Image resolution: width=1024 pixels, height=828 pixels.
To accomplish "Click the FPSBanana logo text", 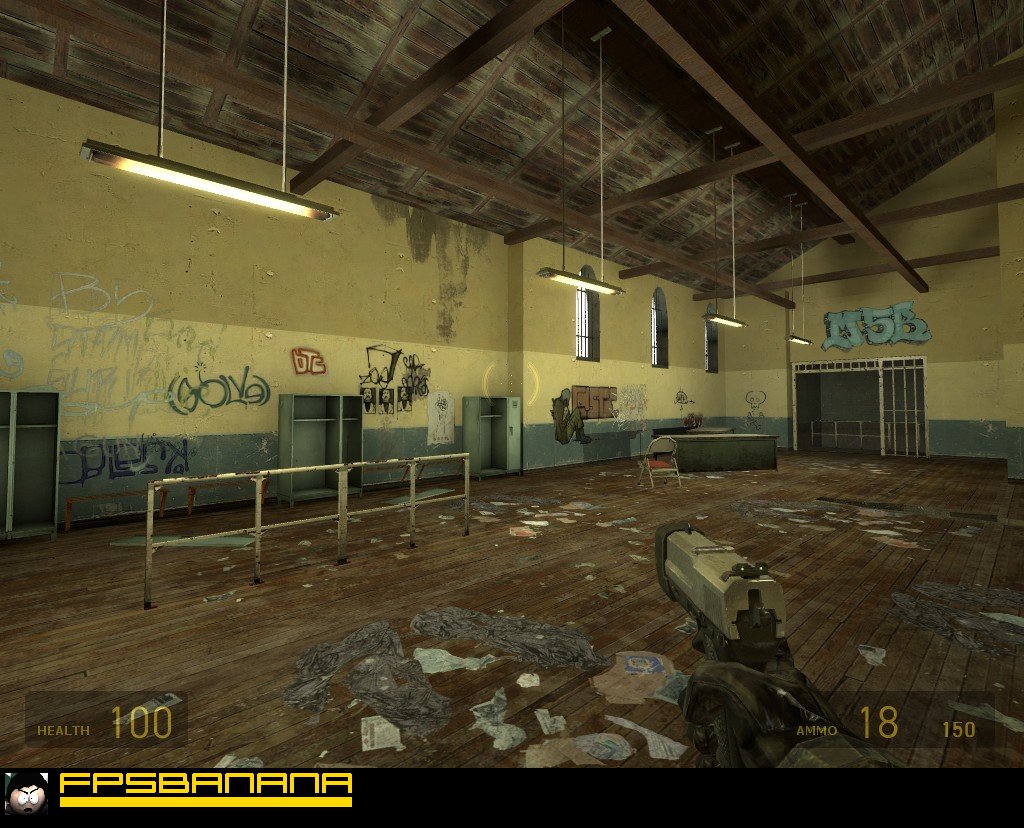I will (206, 784).
